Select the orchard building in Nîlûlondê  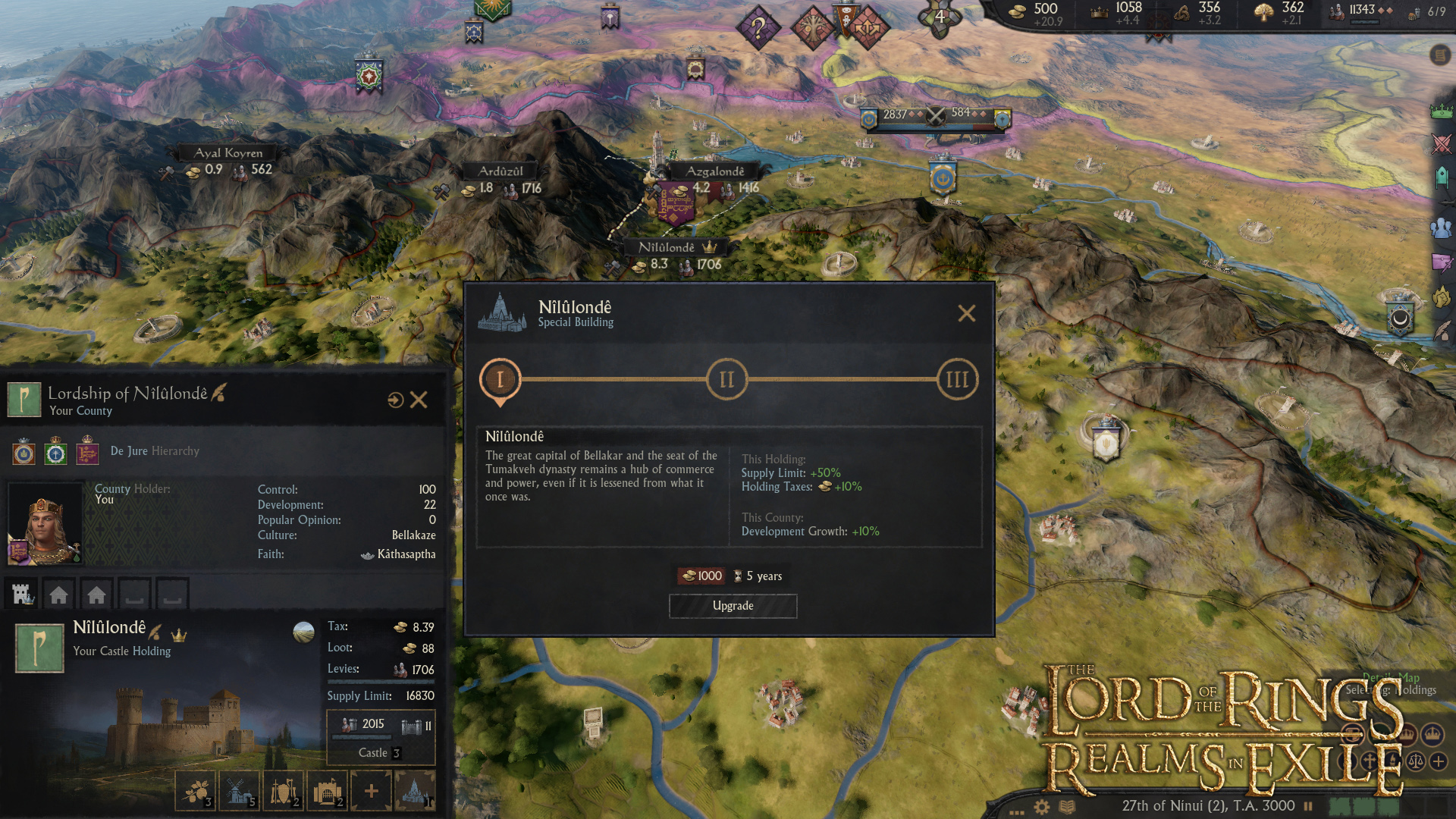194,791
